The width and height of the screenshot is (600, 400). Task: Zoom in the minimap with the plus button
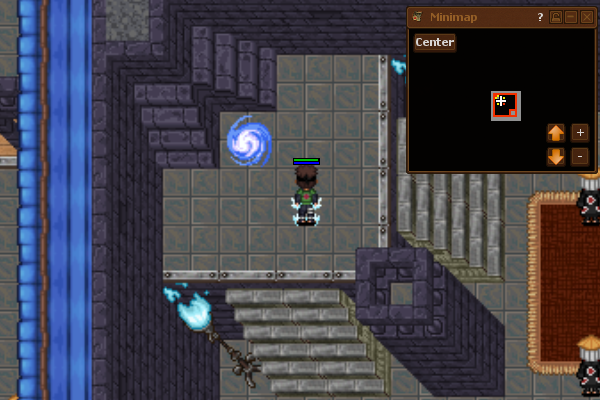click(579, 133)
